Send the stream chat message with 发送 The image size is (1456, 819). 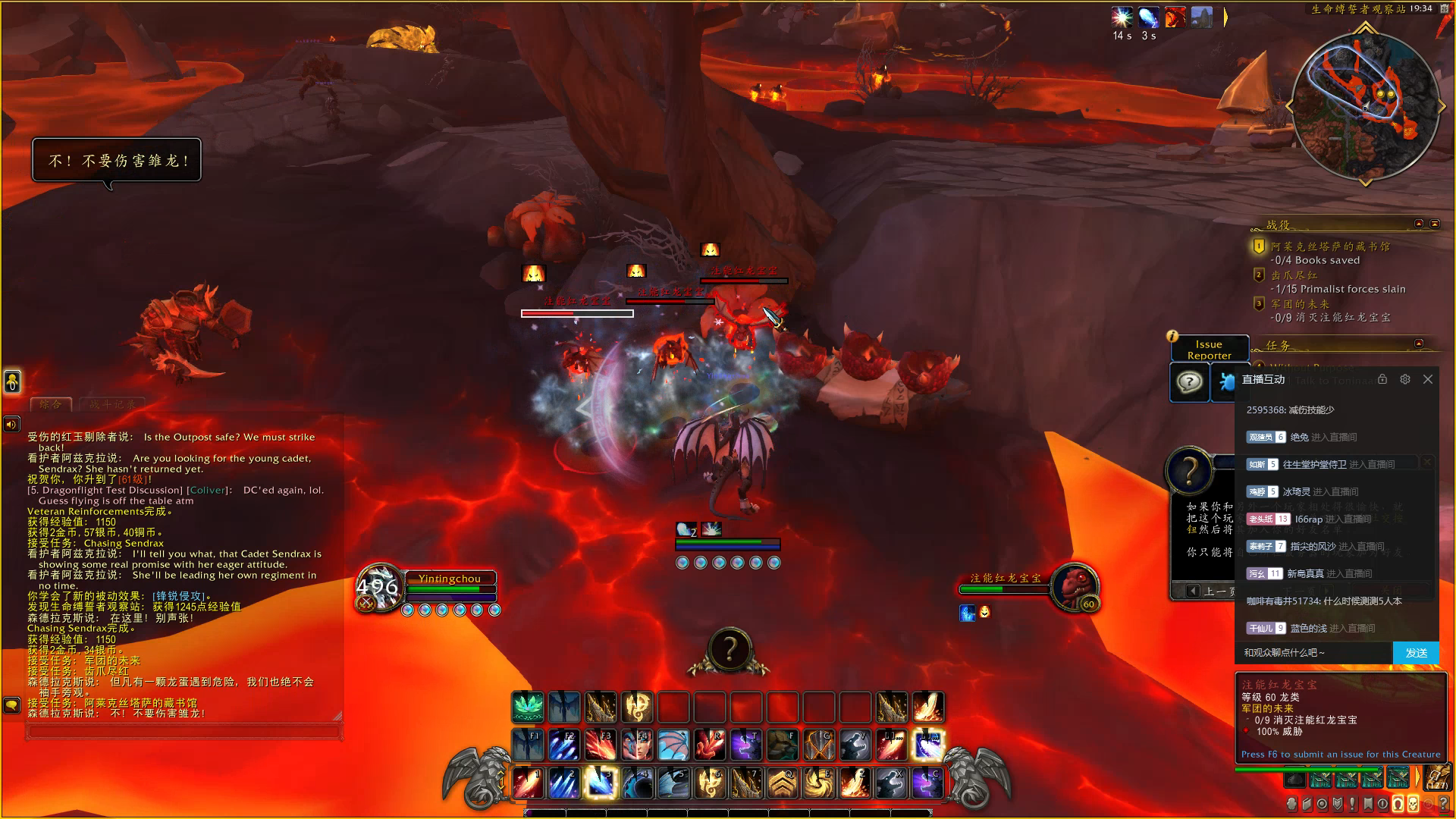pyautogui.click(x=1416, y=653)
